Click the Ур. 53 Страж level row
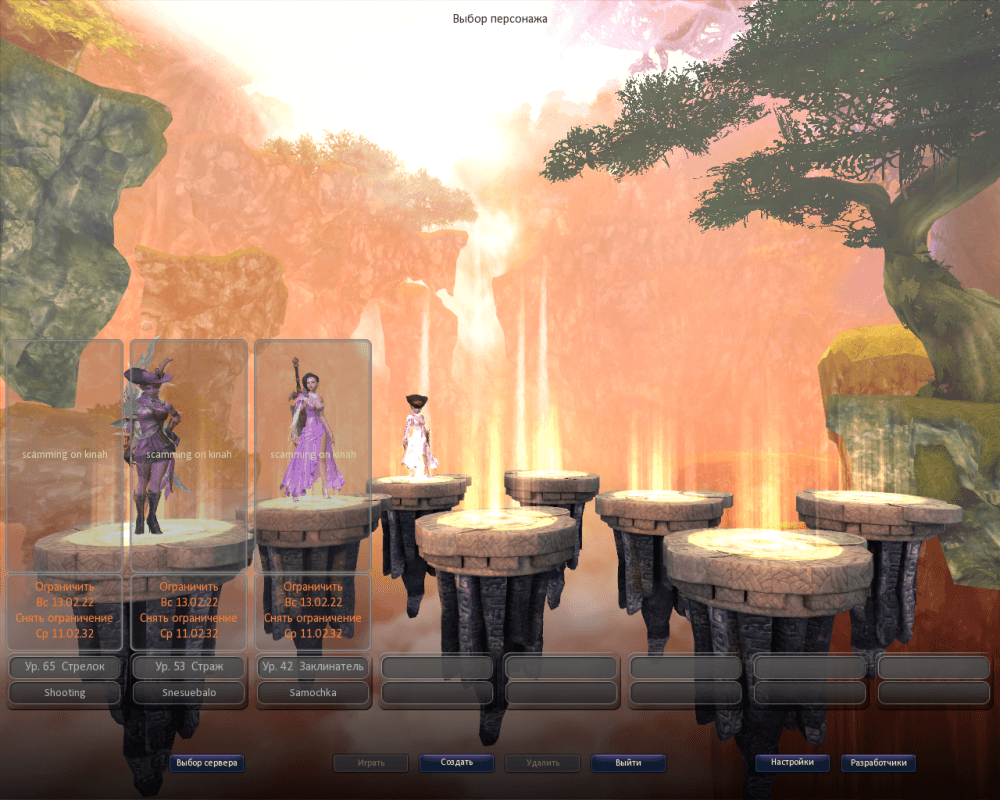Screen dimensions: 1000x800 point(189,666)
